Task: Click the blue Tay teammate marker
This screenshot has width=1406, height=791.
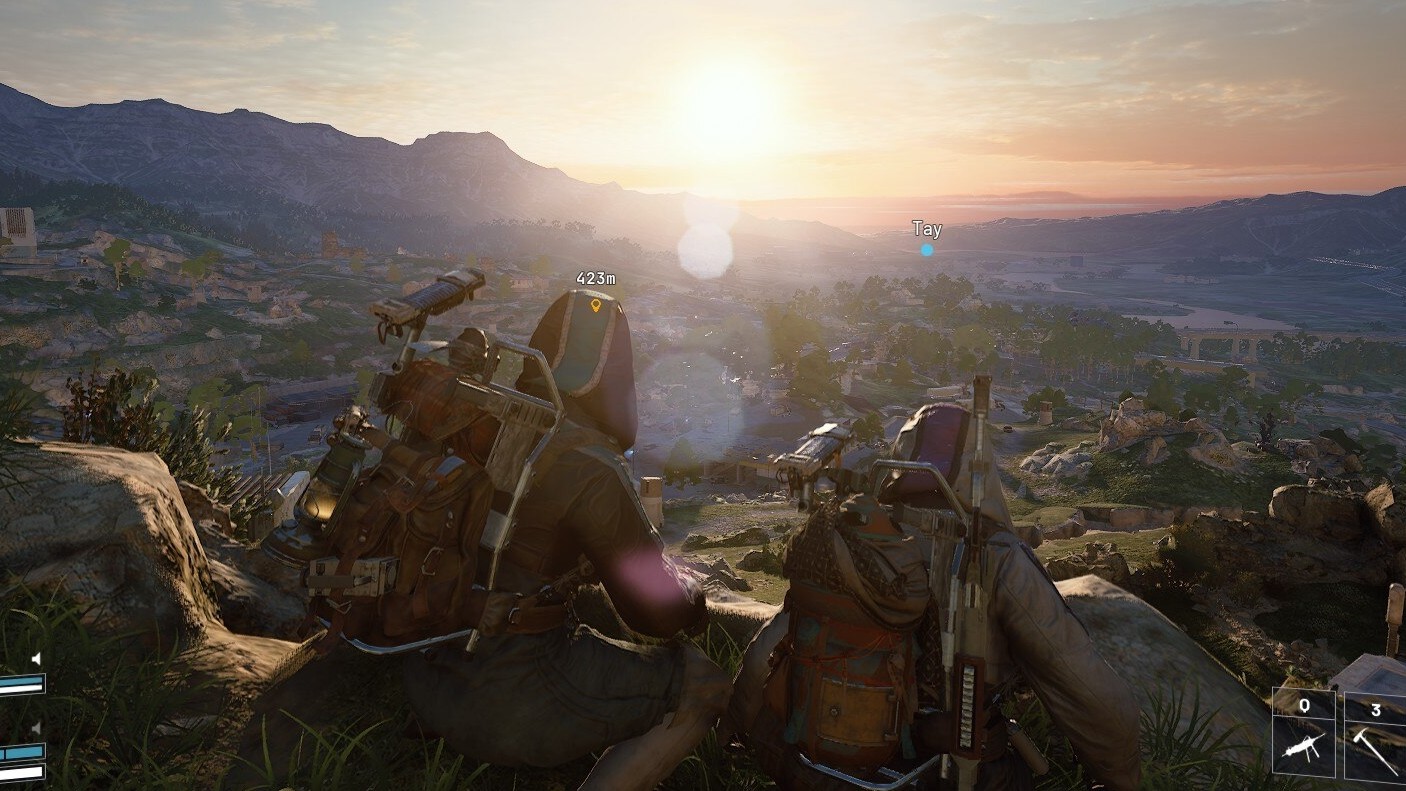Action: [x=927, y=250]
